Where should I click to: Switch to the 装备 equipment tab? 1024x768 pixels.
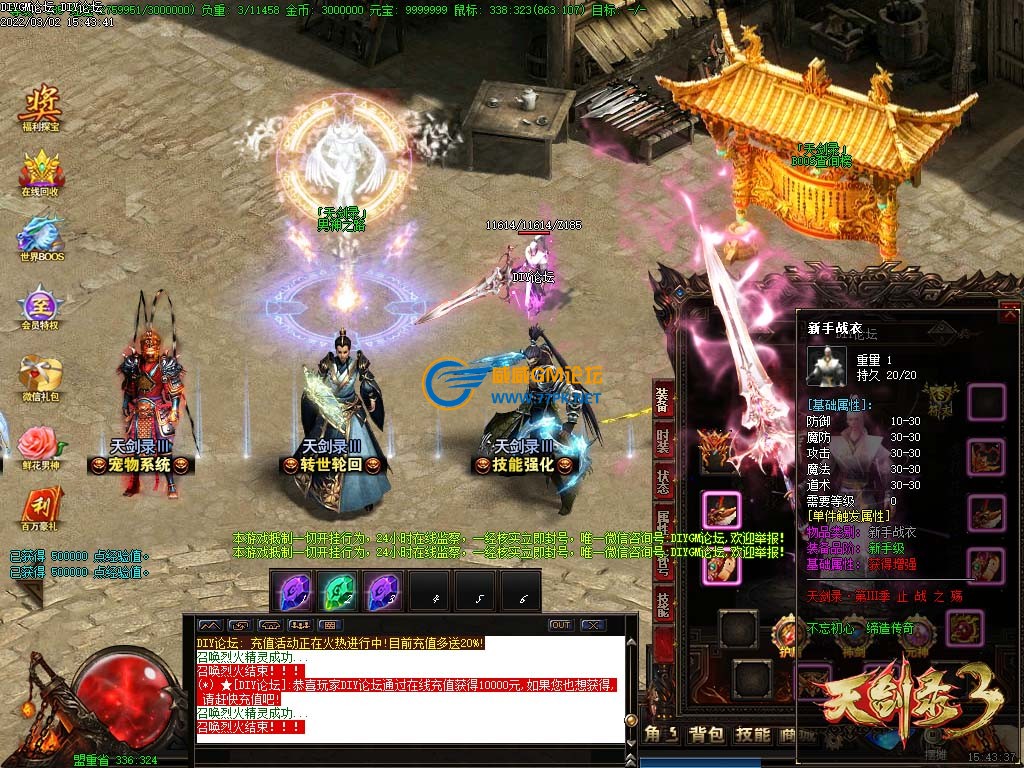pyautogui.click(x=663, y=398)
